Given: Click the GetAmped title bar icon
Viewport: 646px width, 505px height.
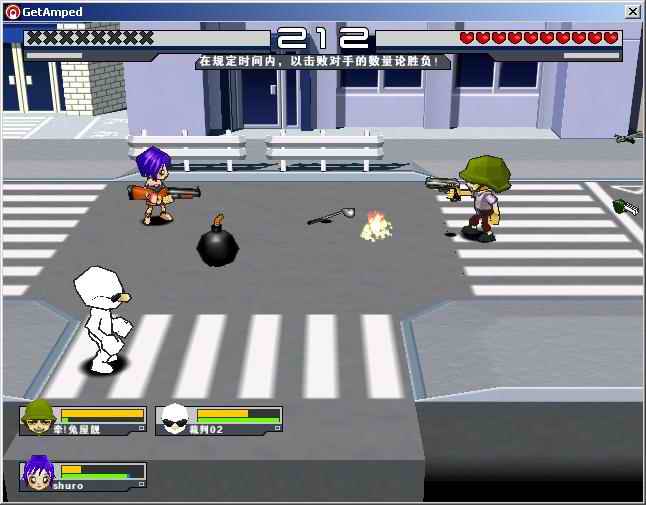Looking at the screenshot, I should pyautogui.click(x=12, y=11).
